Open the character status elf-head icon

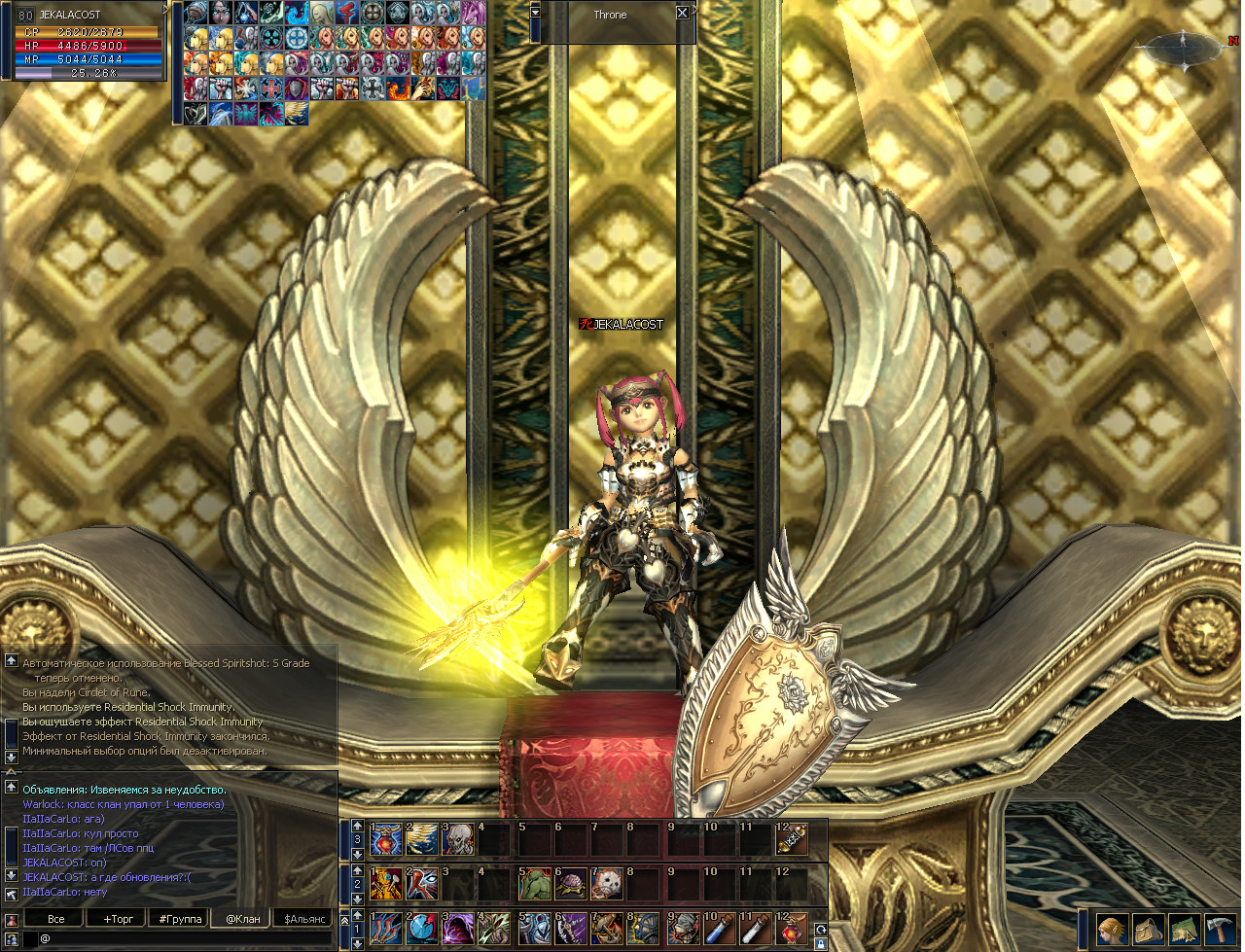tap(1112, 930)
